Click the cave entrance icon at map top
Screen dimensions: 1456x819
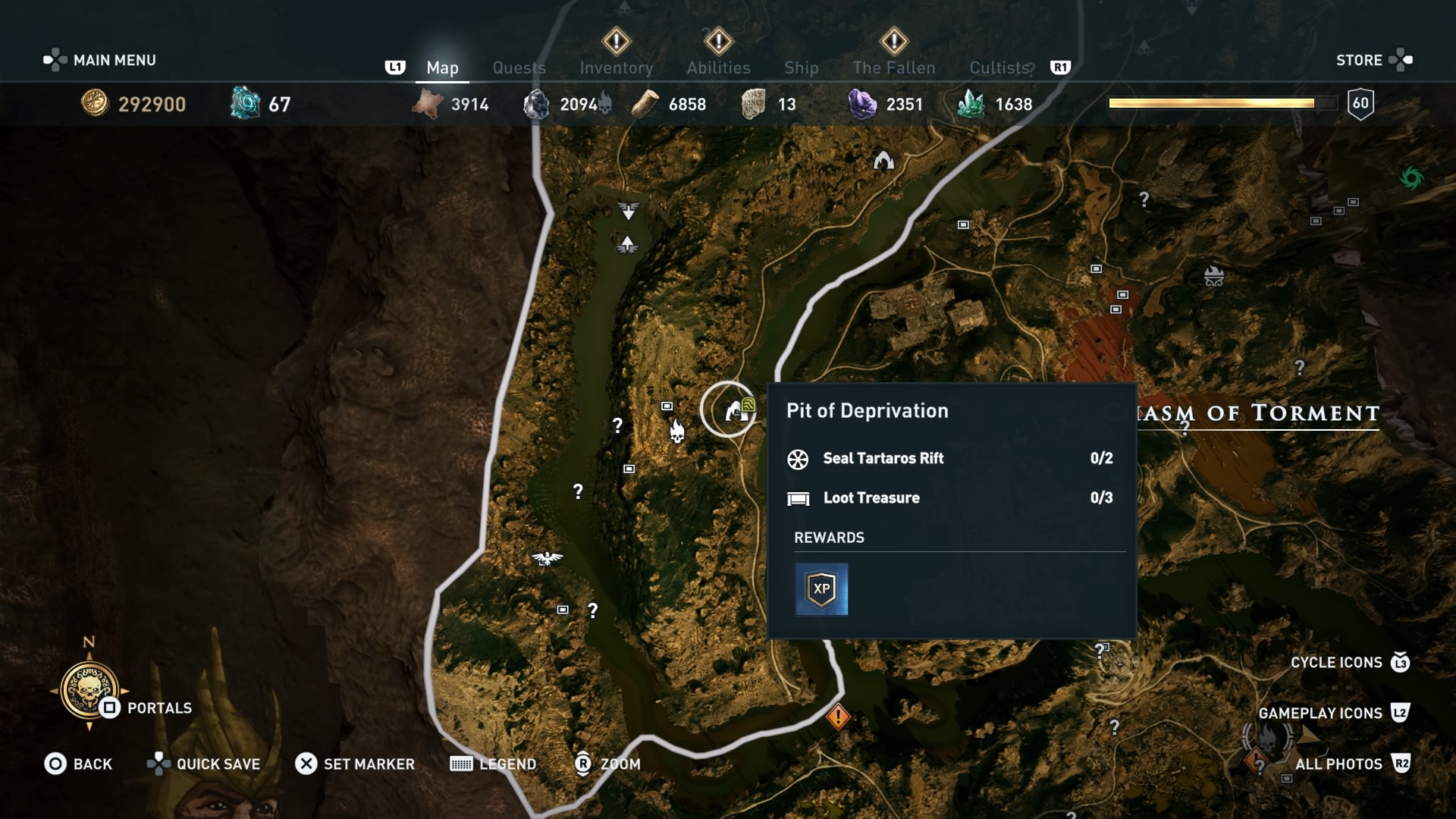883,159
